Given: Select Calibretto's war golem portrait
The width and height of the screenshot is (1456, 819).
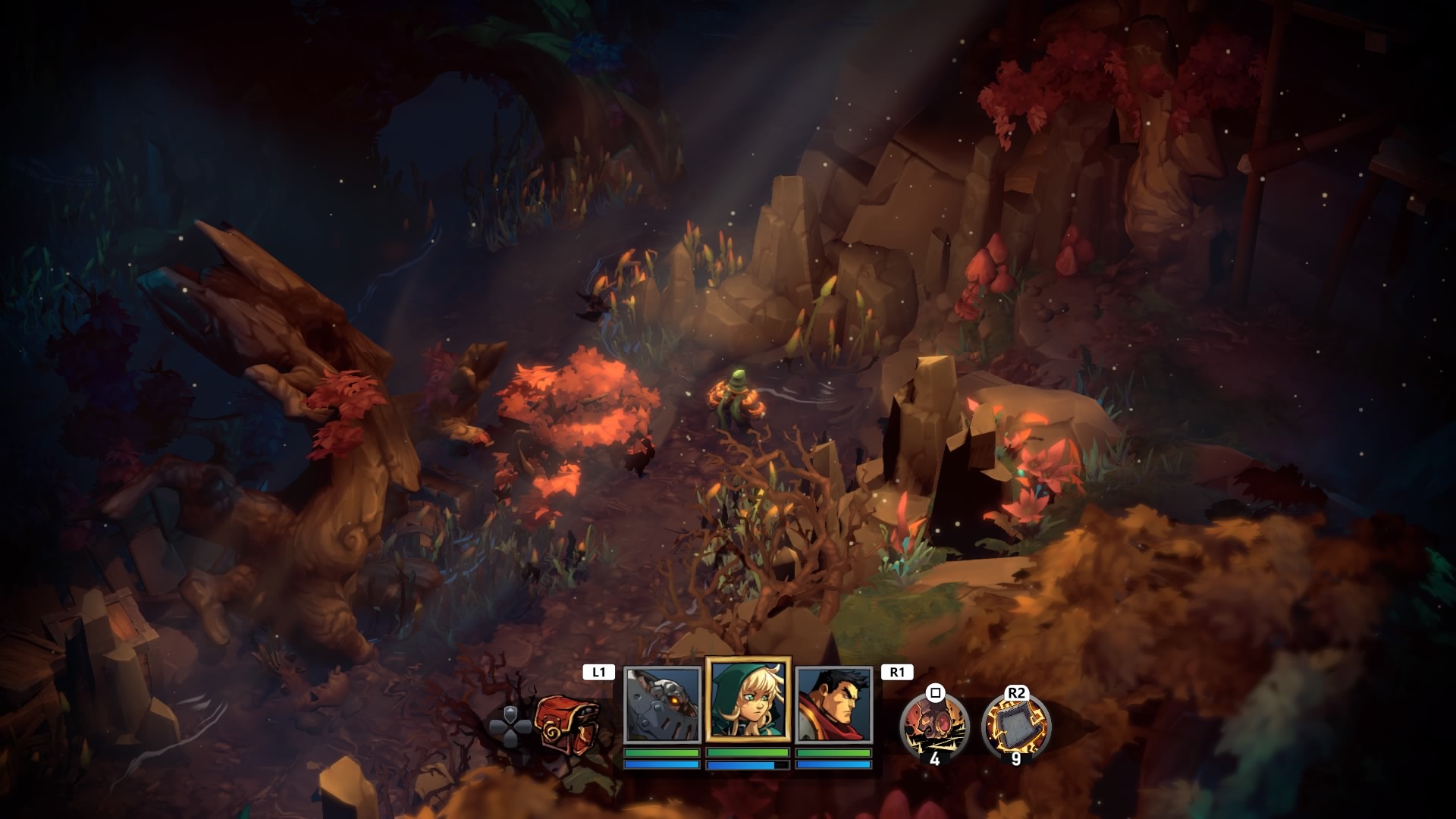Looking at the screenshot, I should point(661,705).
